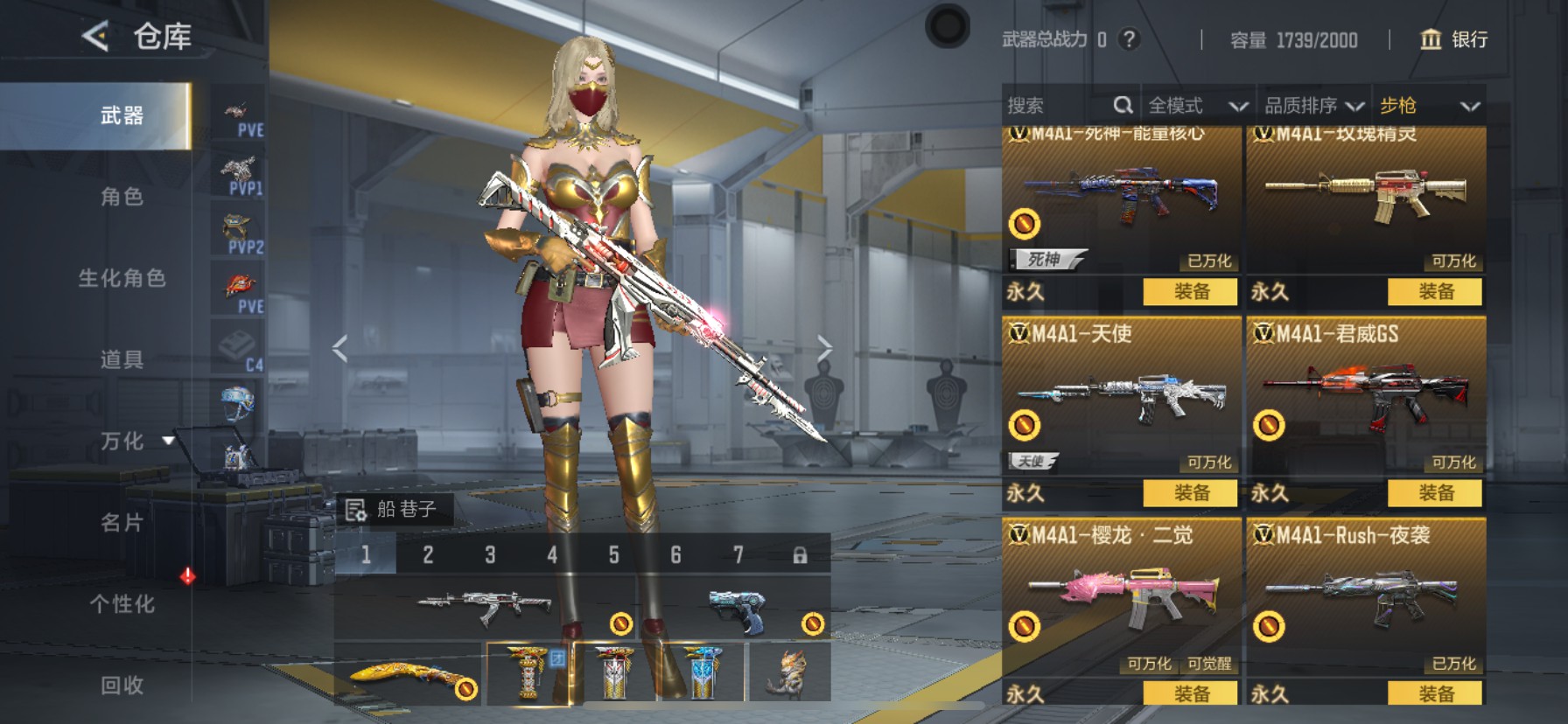The width and height of the screenshot is (1568, 724).
Task: Click the weapon power question mark help
Action: pyautogui.click(x=1130, y=39)
